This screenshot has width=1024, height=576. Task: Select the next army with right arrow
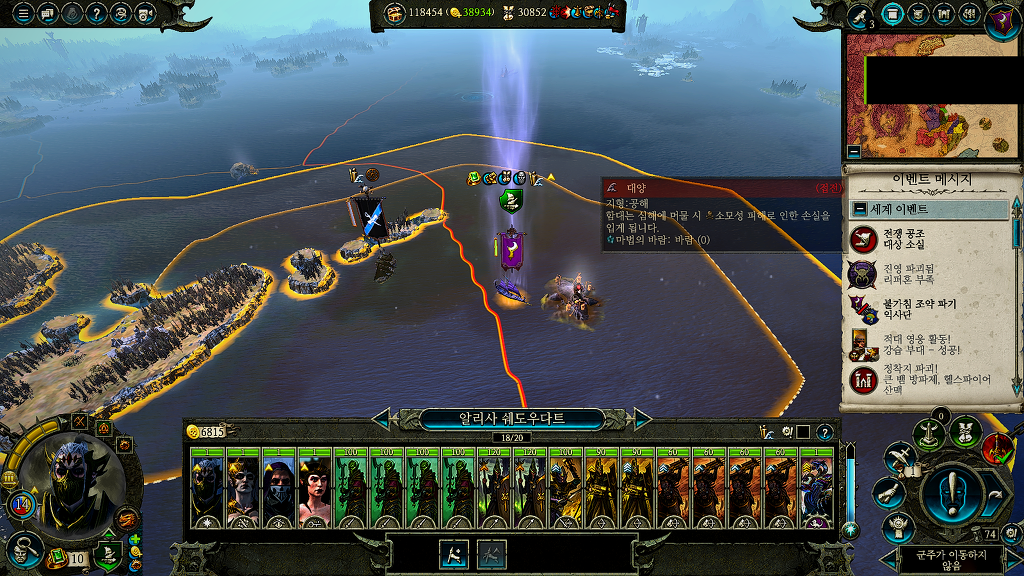click(x=642, y=418)
